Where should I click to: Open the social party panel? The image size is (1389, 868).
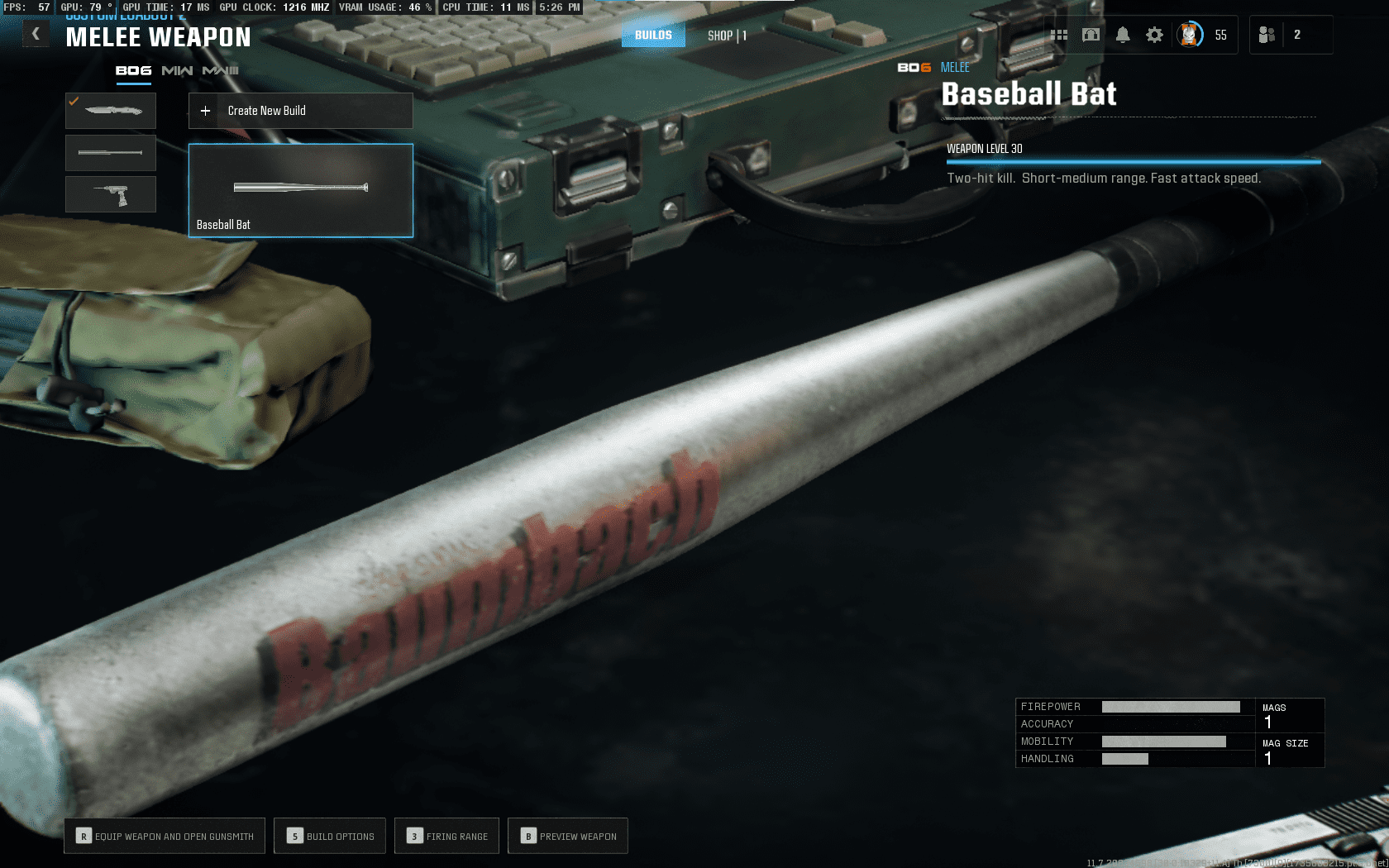tap(1267, 35)
